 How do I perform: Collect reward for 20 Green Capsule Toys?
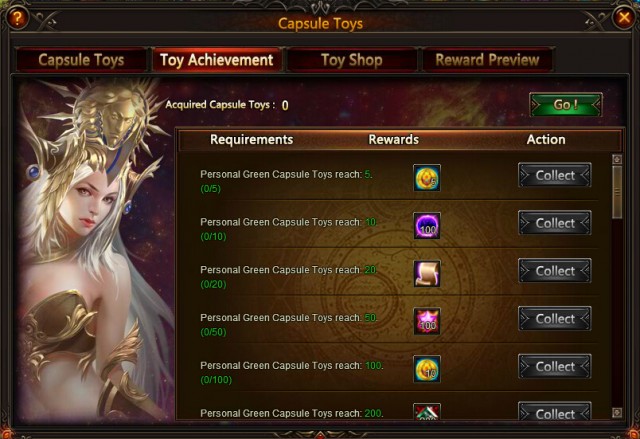[x=555, y=271]
